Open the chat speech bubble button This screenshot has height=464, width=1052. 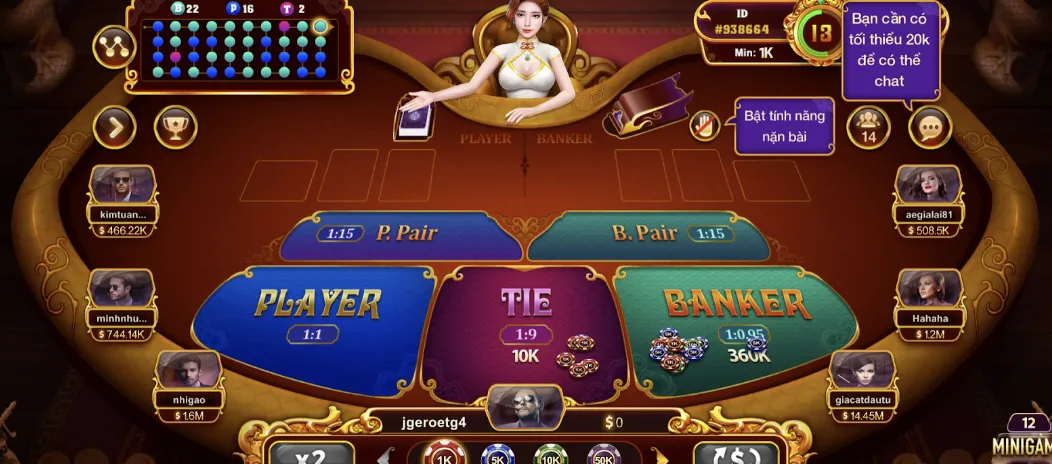coord(930,127)
